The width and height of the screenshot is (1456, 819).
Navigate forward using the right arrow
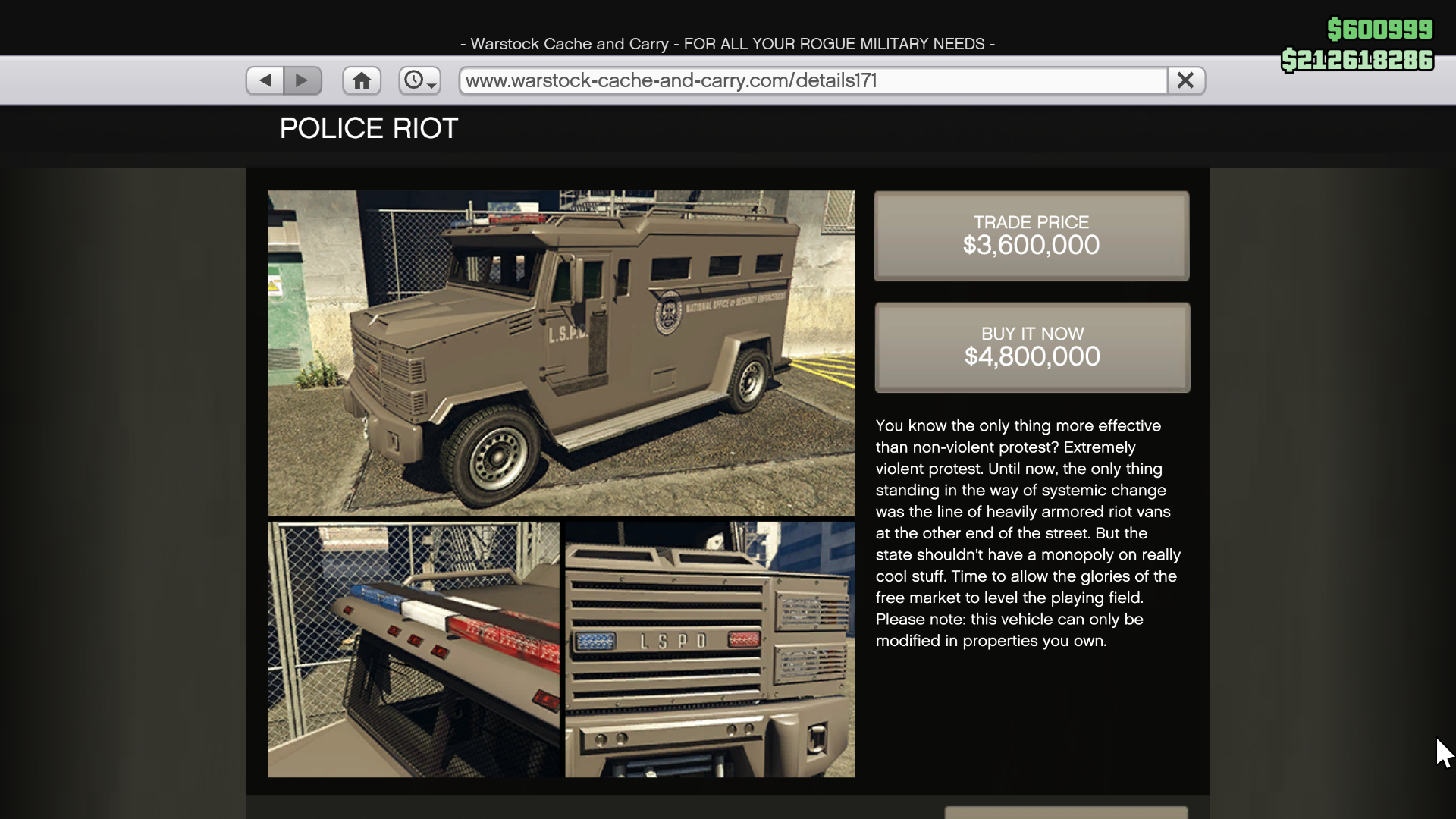coord(303,80)
